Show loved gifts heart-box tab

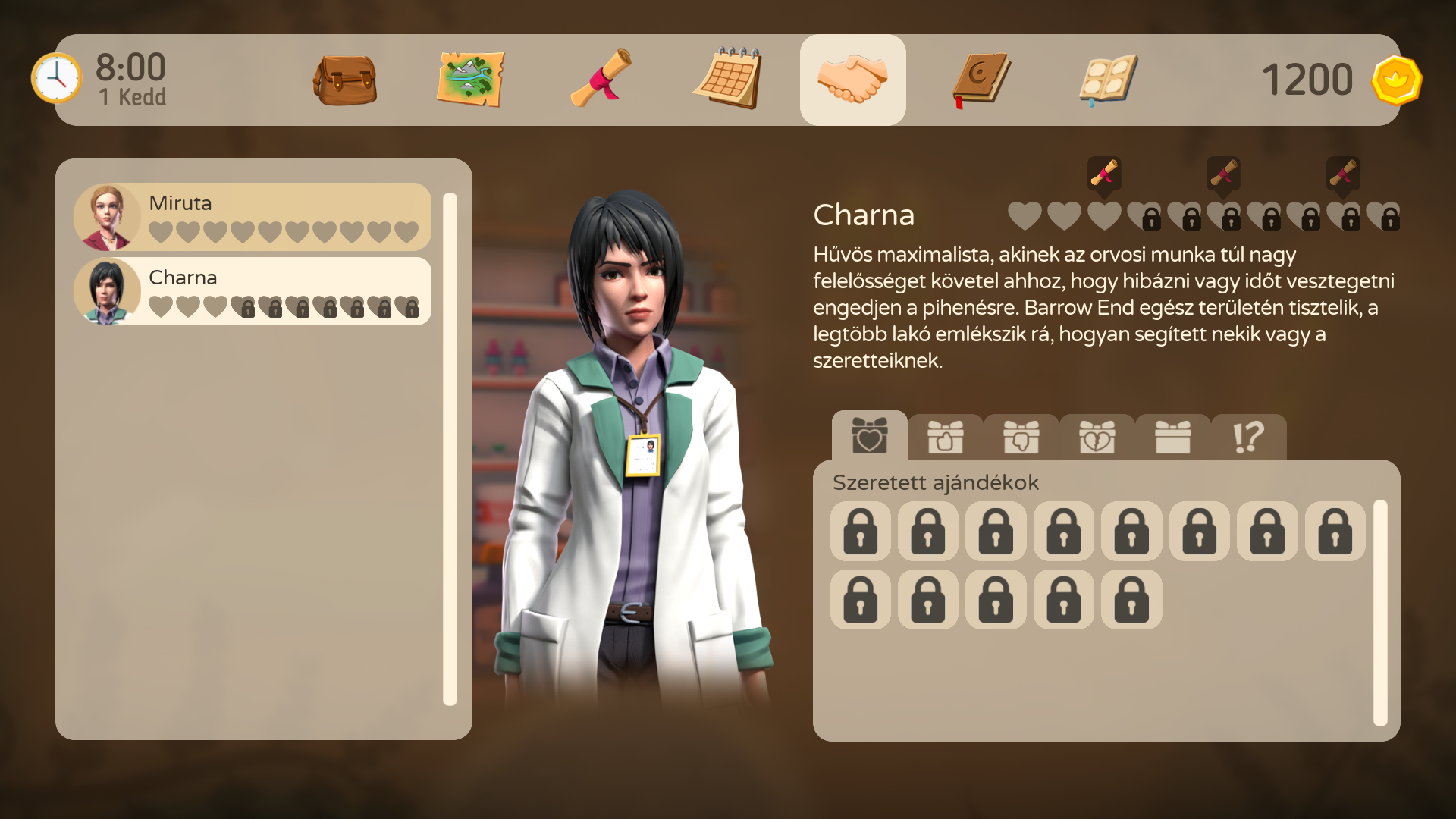click(x=869, y=436)
